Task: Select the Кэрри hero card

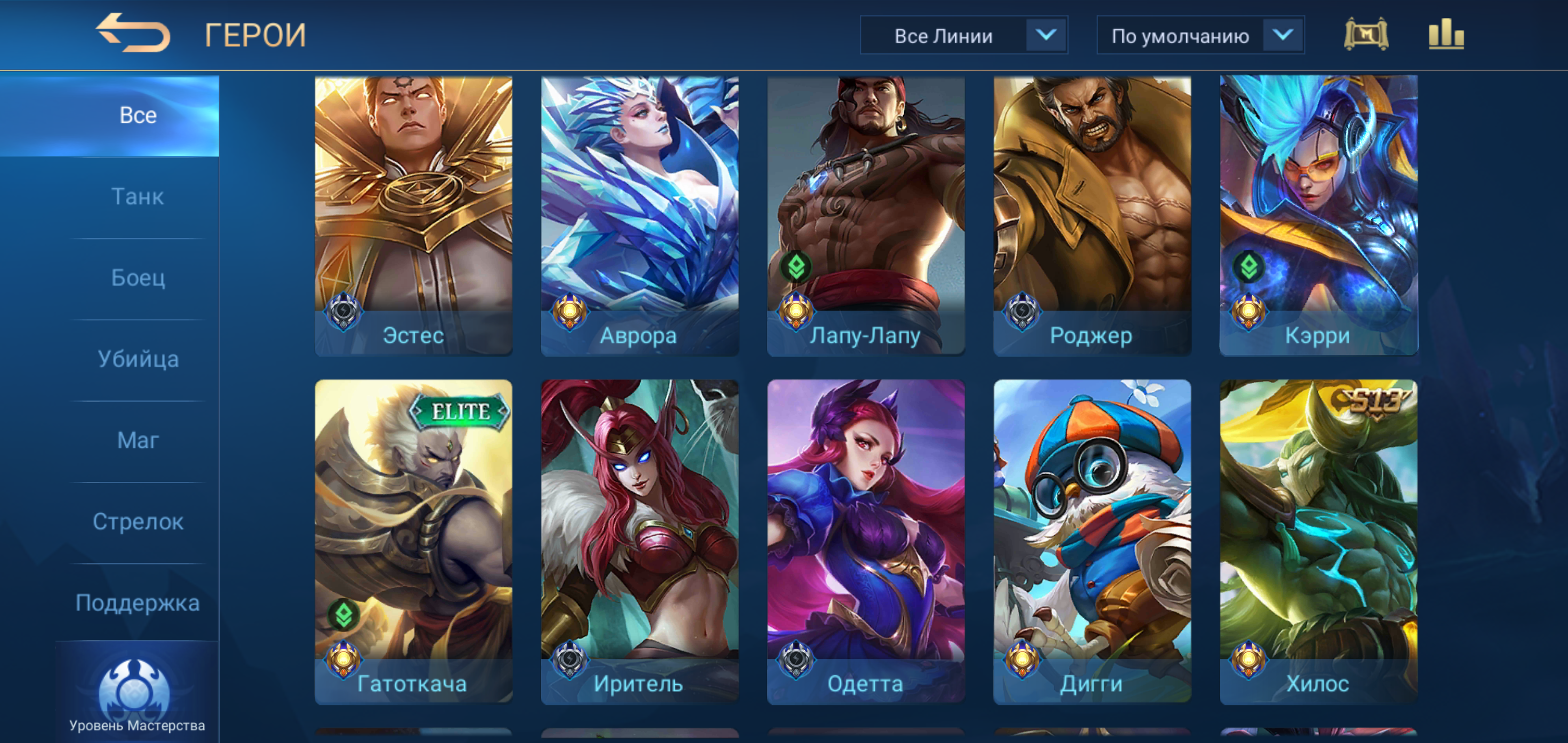Action: point(1318,214)
